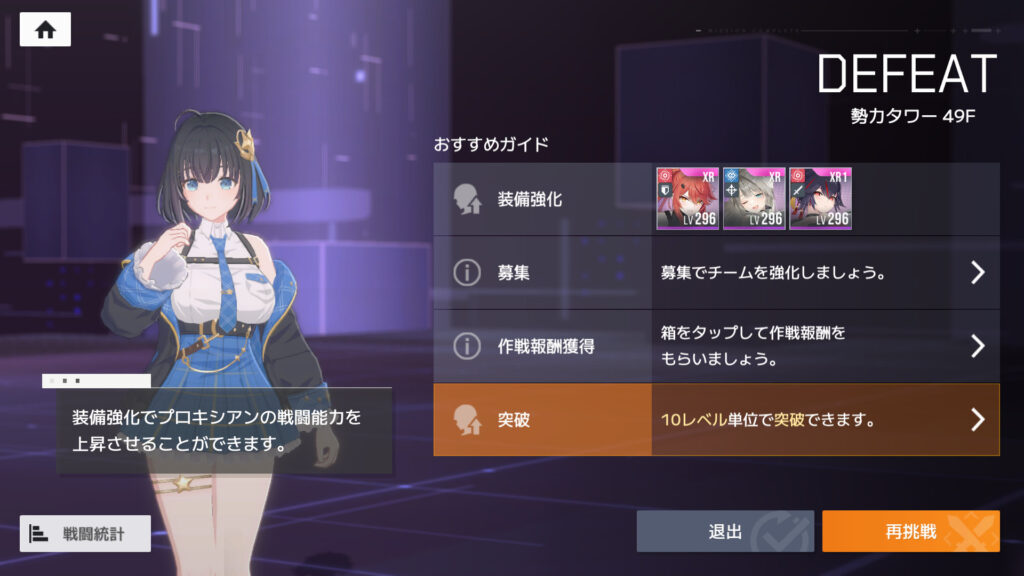Retry the stage with 再挑戦
The height and width of the screenshot is (576, 1024).
click(910, 532)
